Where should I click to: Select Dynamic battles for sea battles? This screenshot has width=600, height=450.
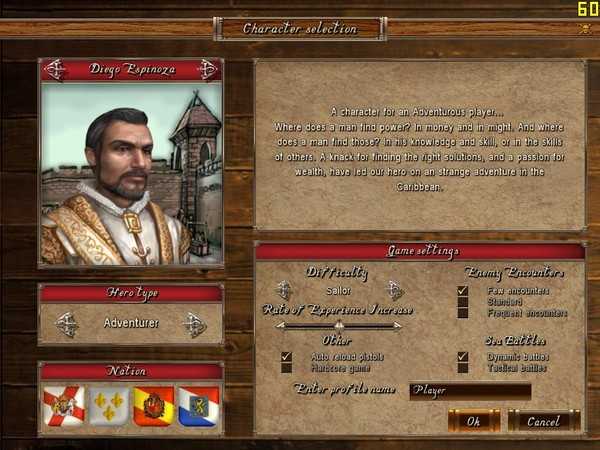coord(462,356)
